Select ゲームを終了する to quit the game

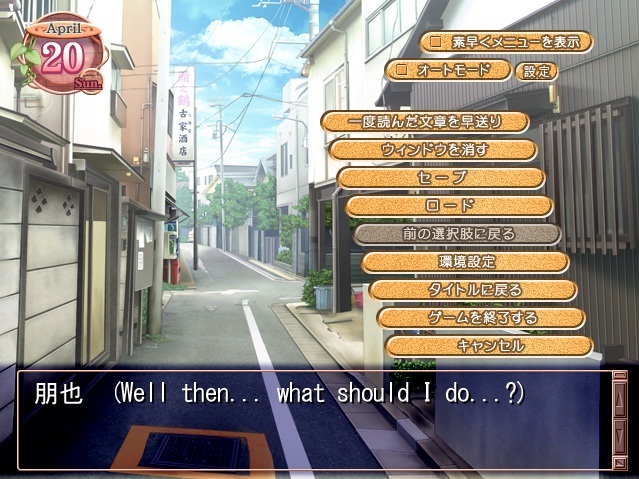481,318
